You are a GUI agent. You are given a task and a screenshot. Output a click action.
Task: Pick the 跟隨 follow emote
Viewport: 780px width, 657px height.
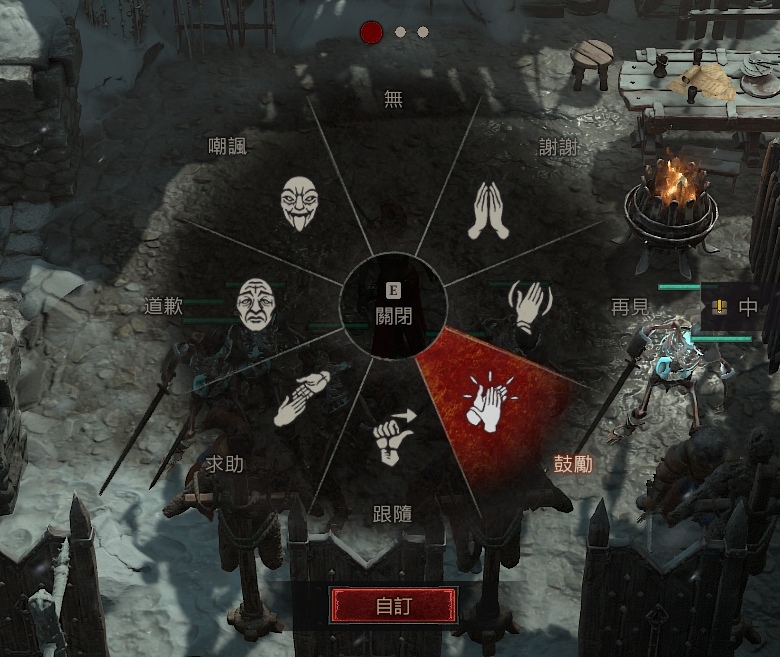393,437
